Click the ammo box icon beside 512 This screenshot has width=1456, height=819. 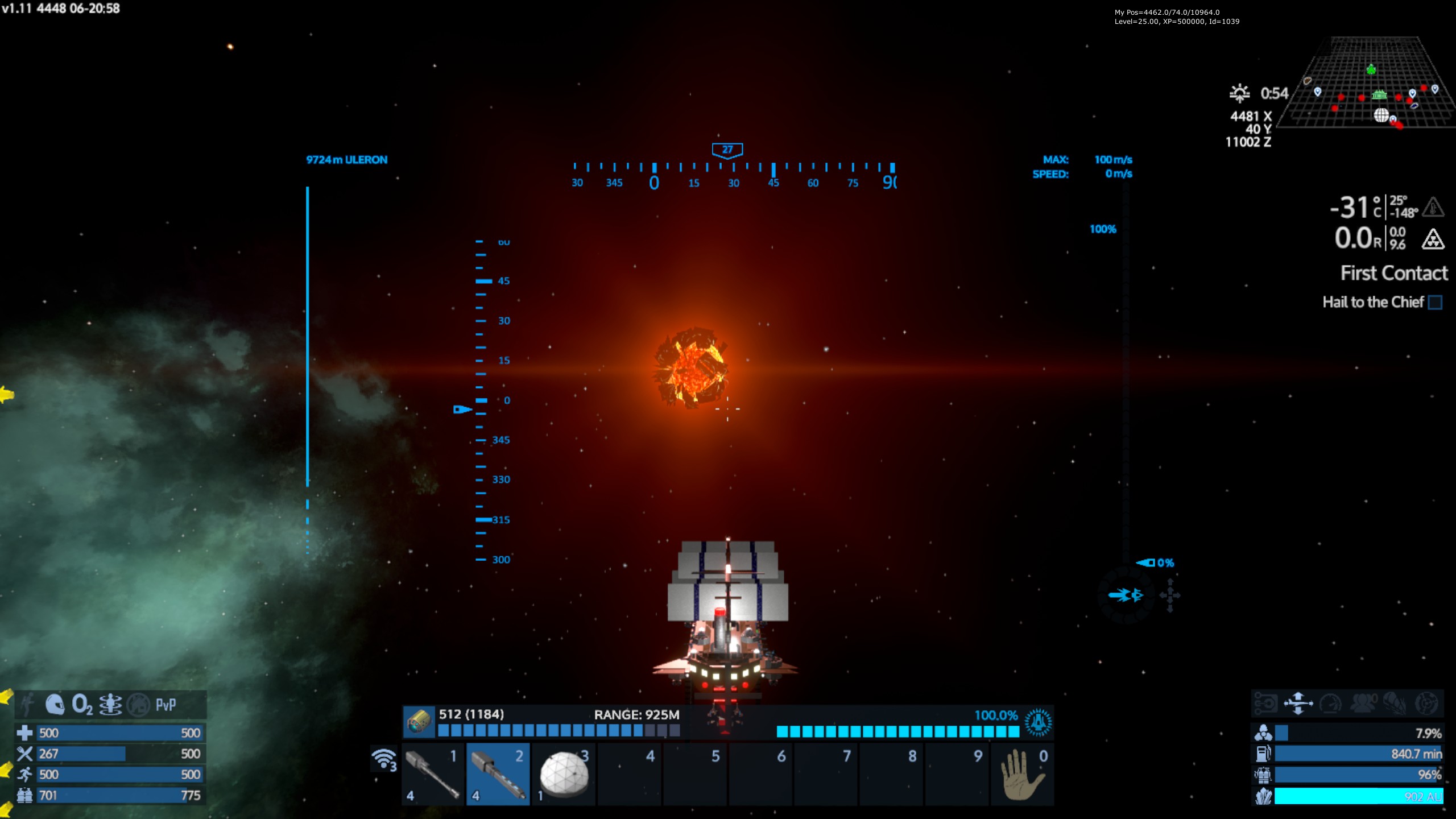419,722
